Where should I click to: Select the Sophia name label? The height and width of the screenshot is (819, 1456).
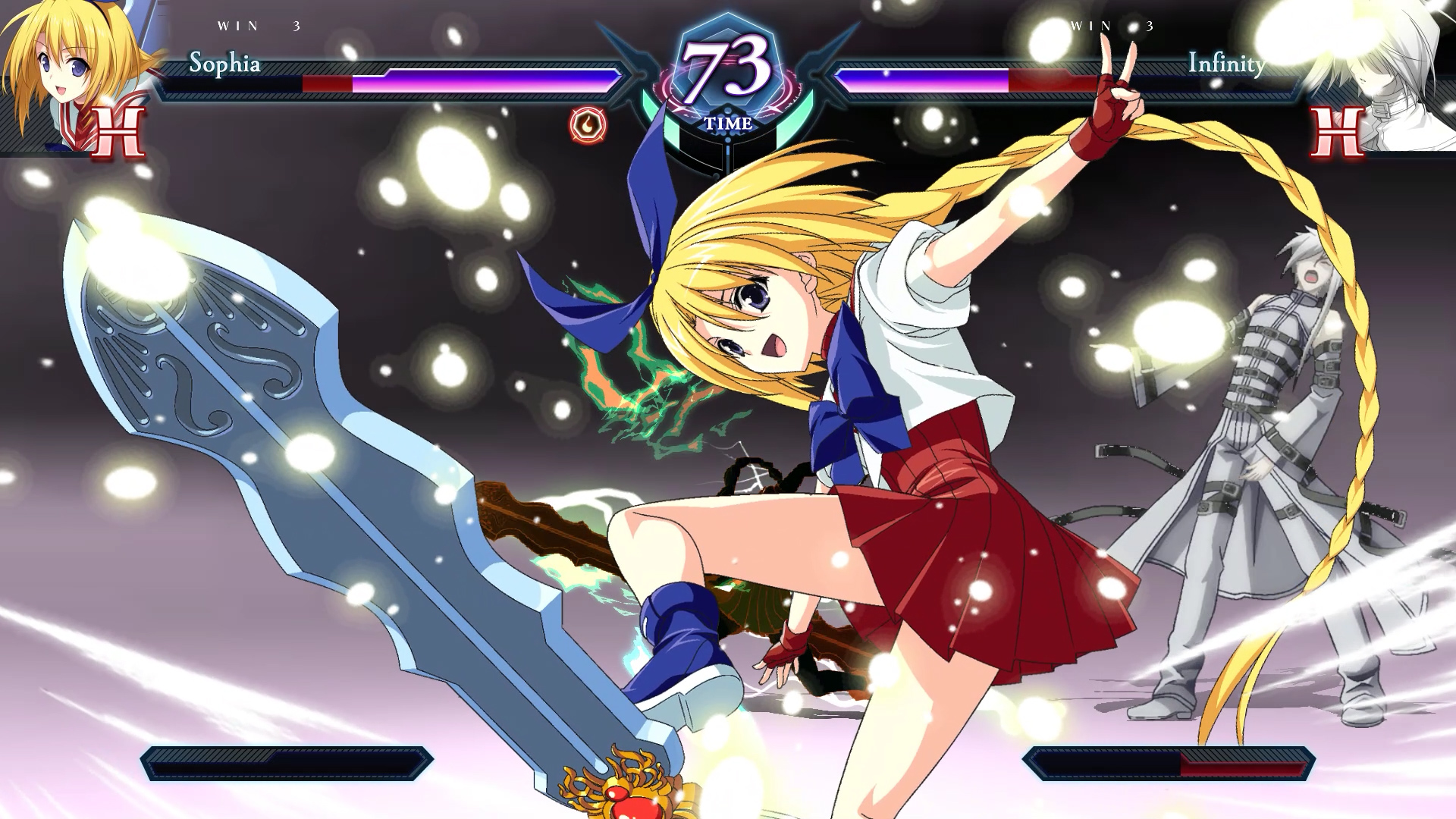coord(226,65)
